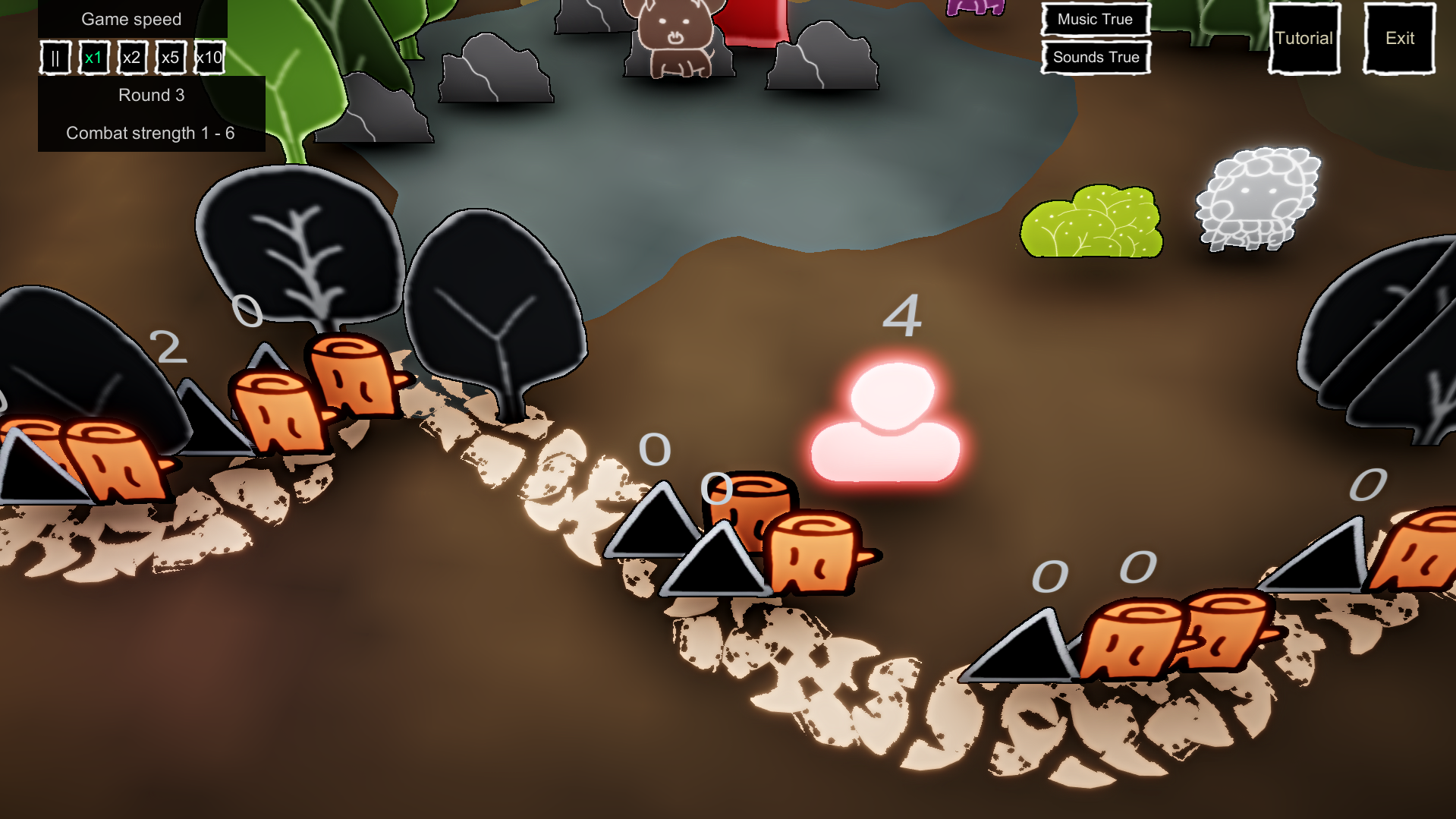
Task: Select x2 game speed
Action: point(132,57)
